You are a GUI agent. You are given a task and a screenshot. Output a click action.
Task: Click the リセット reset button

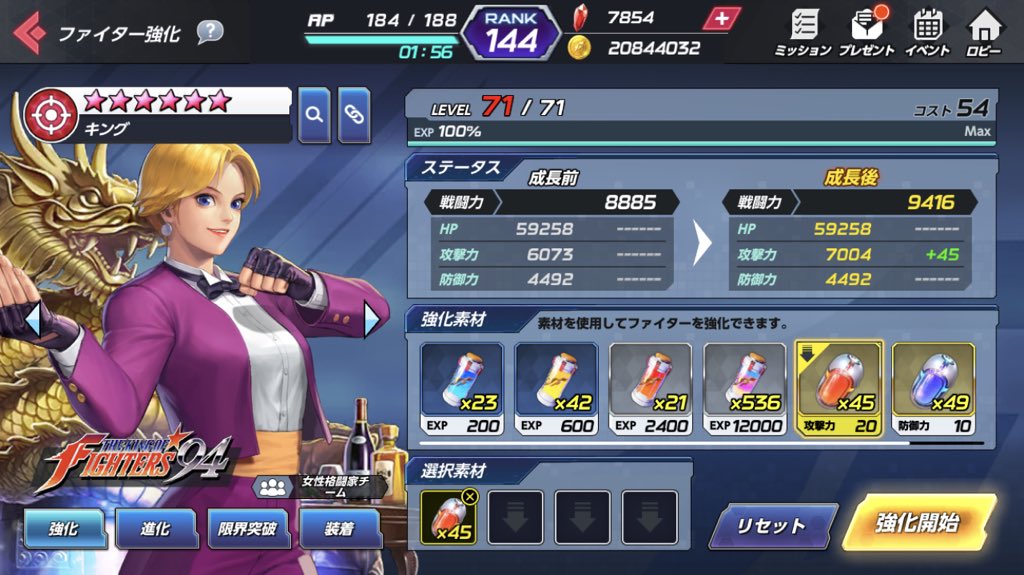(771, 525)
